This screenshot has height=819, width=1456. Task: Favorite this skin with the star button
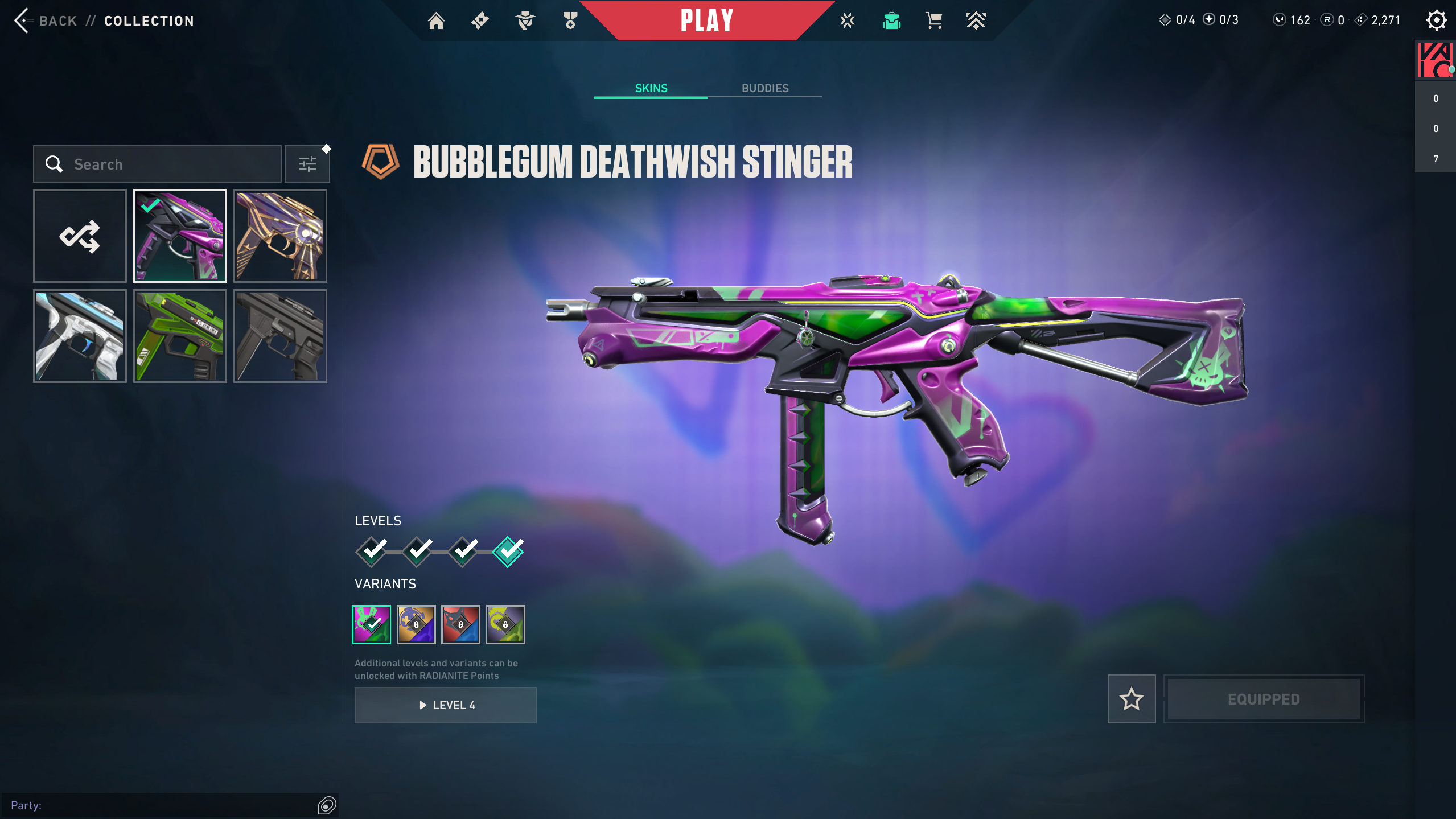coord(1131,699)
